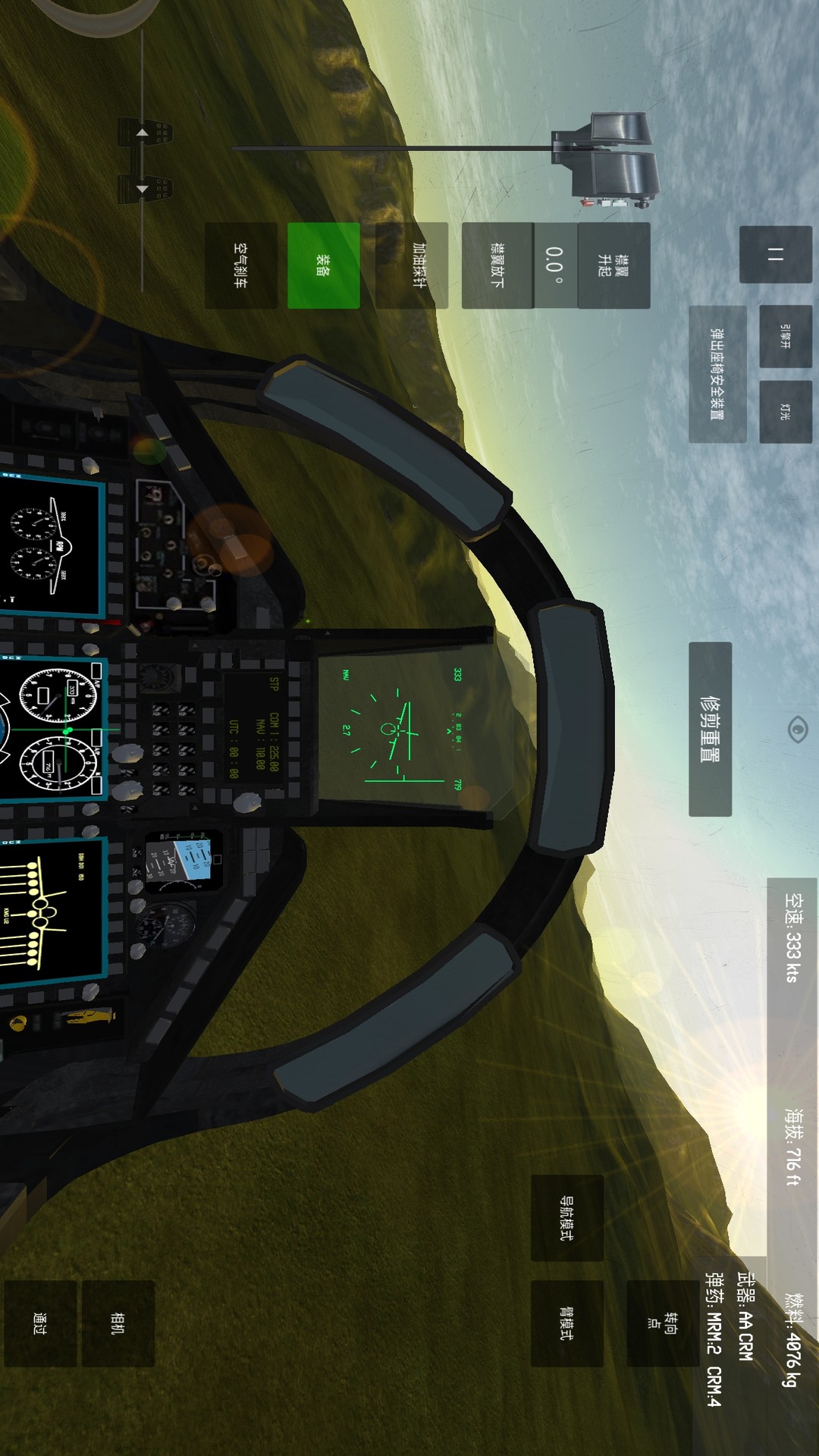The image size is (819, 1456).
Task: Choose the 转向点 waypoint button
Action: 662,1323
